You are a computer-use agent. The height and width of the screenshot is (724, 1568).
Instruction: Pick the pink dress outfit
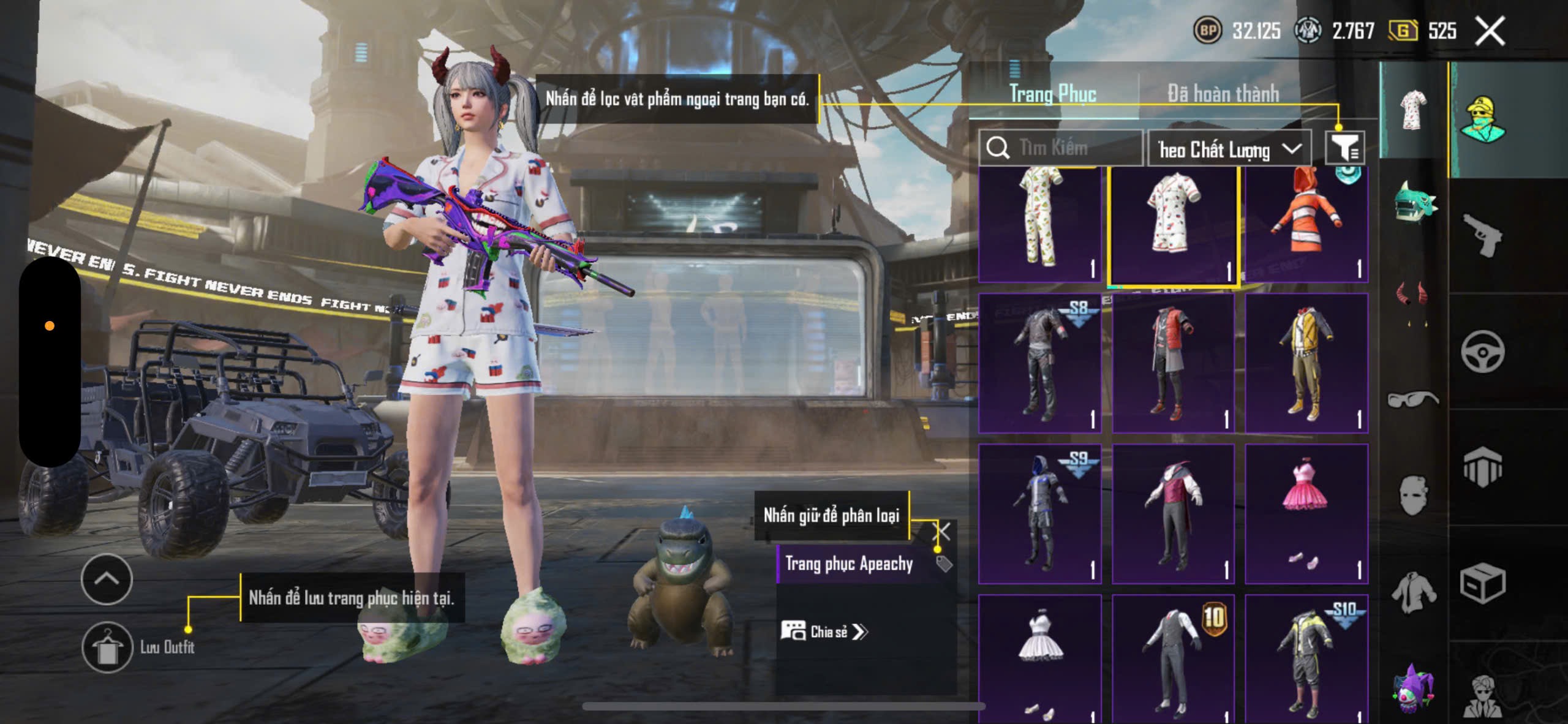click(x=1306, y=513)
